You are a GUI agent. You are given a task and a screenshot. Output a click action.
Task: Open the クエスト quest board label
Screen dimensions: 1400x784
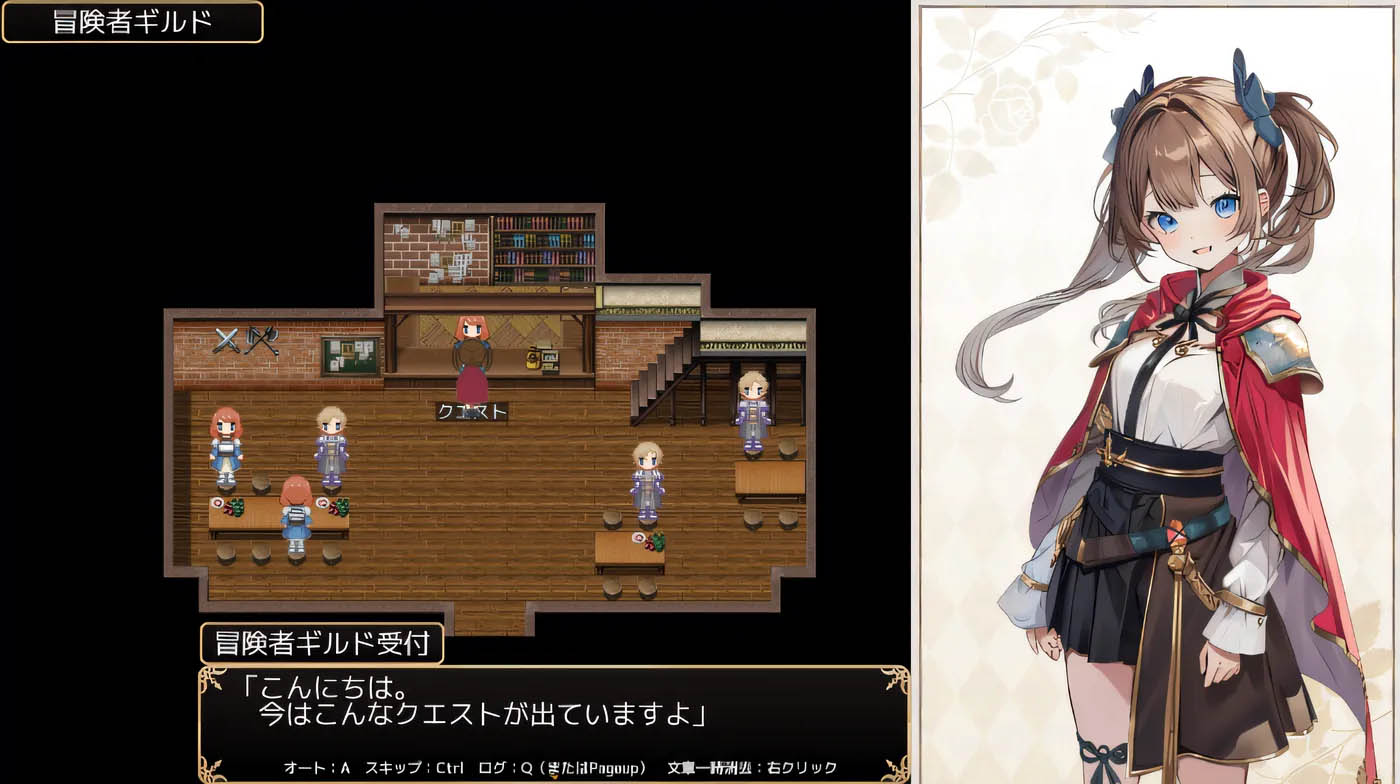[x=472, y=410]
